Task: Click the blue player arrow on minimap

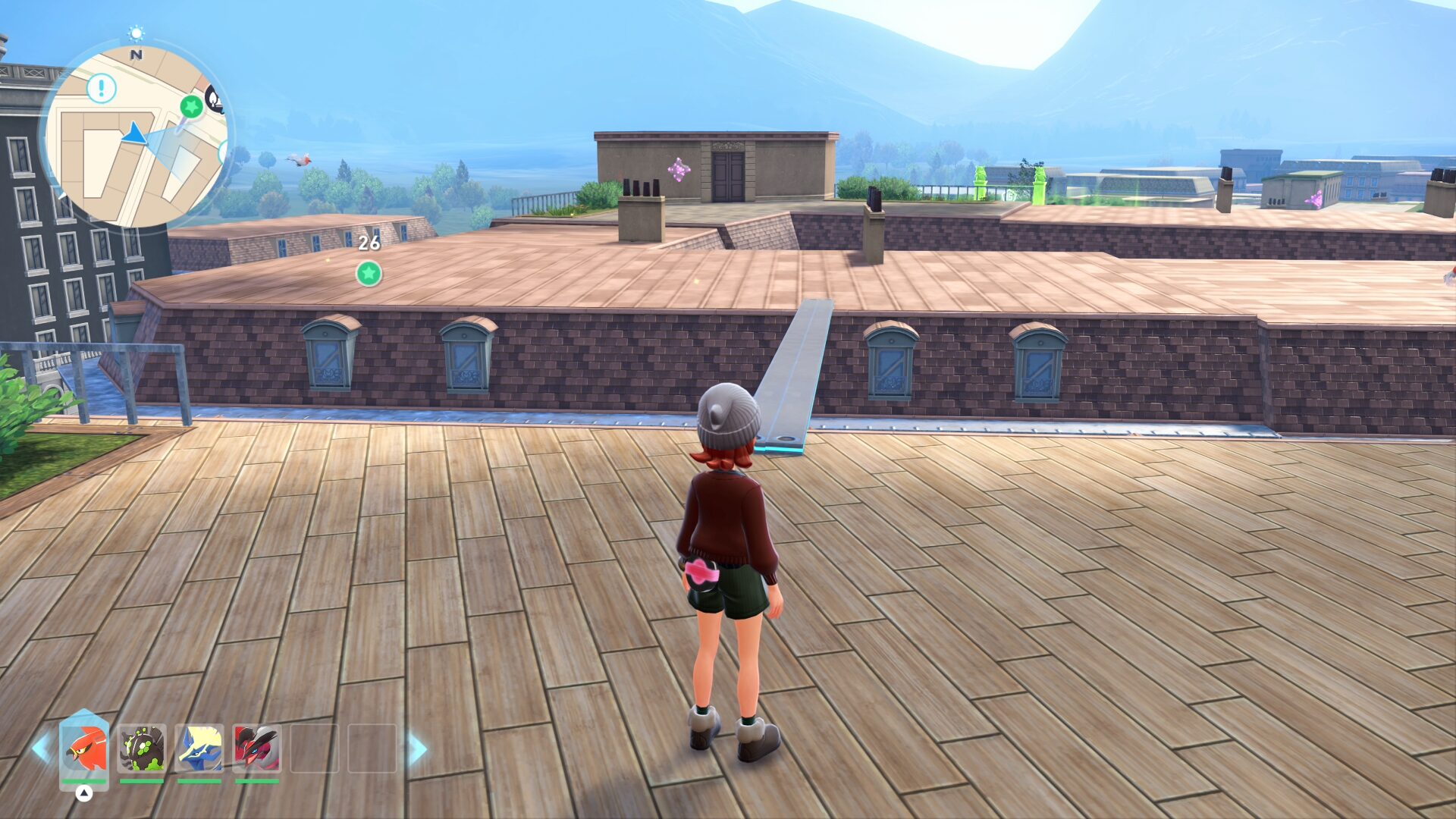Action: click(x=135, y=134)
